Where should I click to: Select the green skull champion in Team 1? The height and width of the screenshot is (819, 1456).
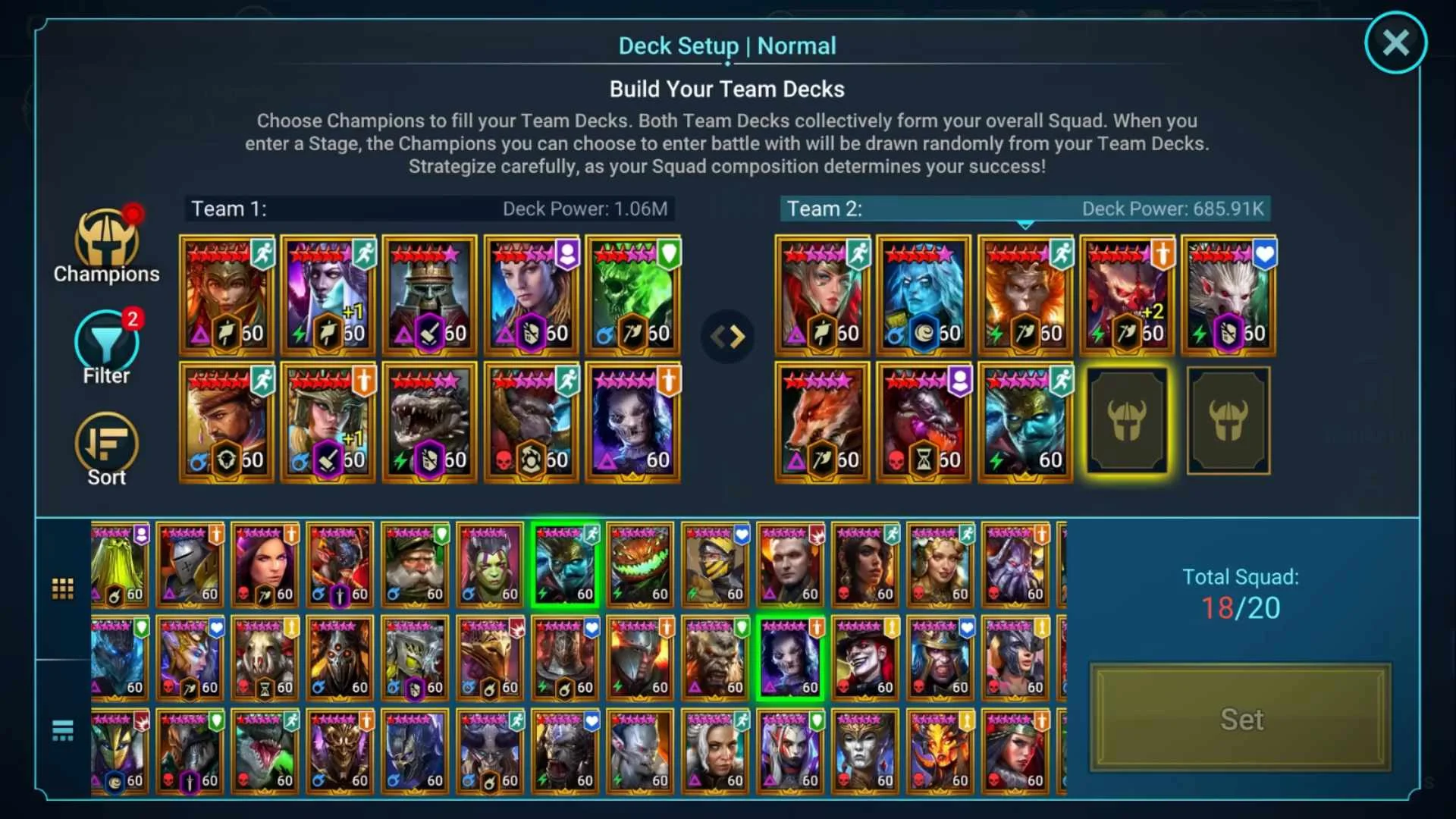click(633, 295)
